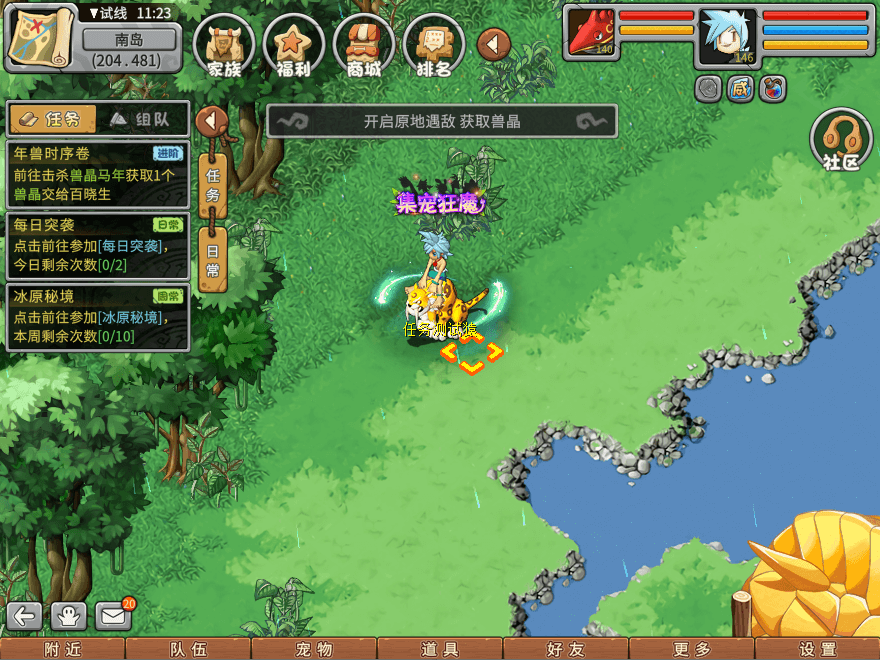This screenshot has height=660, width=880.
Task: Open the 设置 (Settings) bottom menu
Action: click(x=818, y=649)
